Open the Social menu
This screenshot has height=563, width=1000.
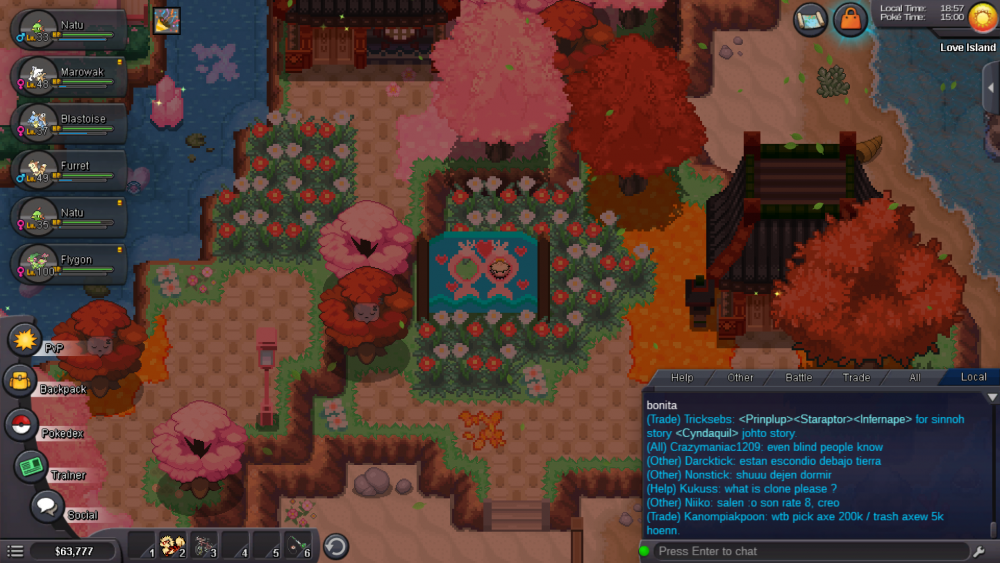tap(46, 505)
